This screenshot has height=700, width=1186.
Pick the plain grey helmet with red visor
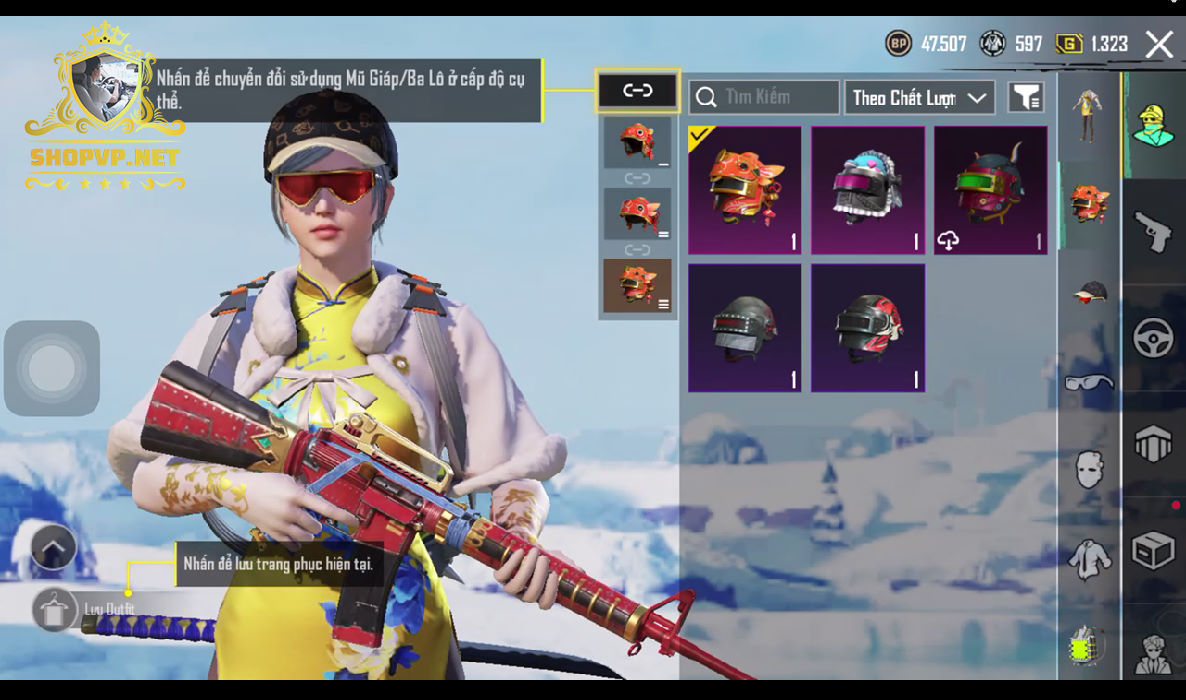(x=745, y=328)
